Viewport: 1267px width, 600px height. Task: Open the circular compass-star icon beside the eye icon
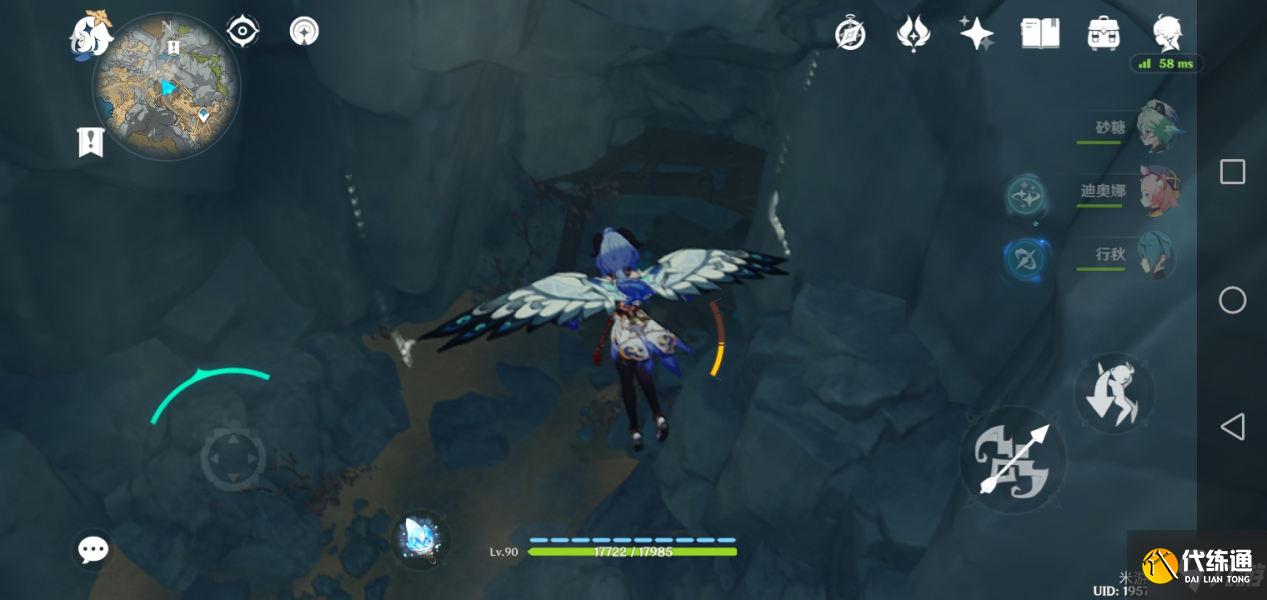304,32
